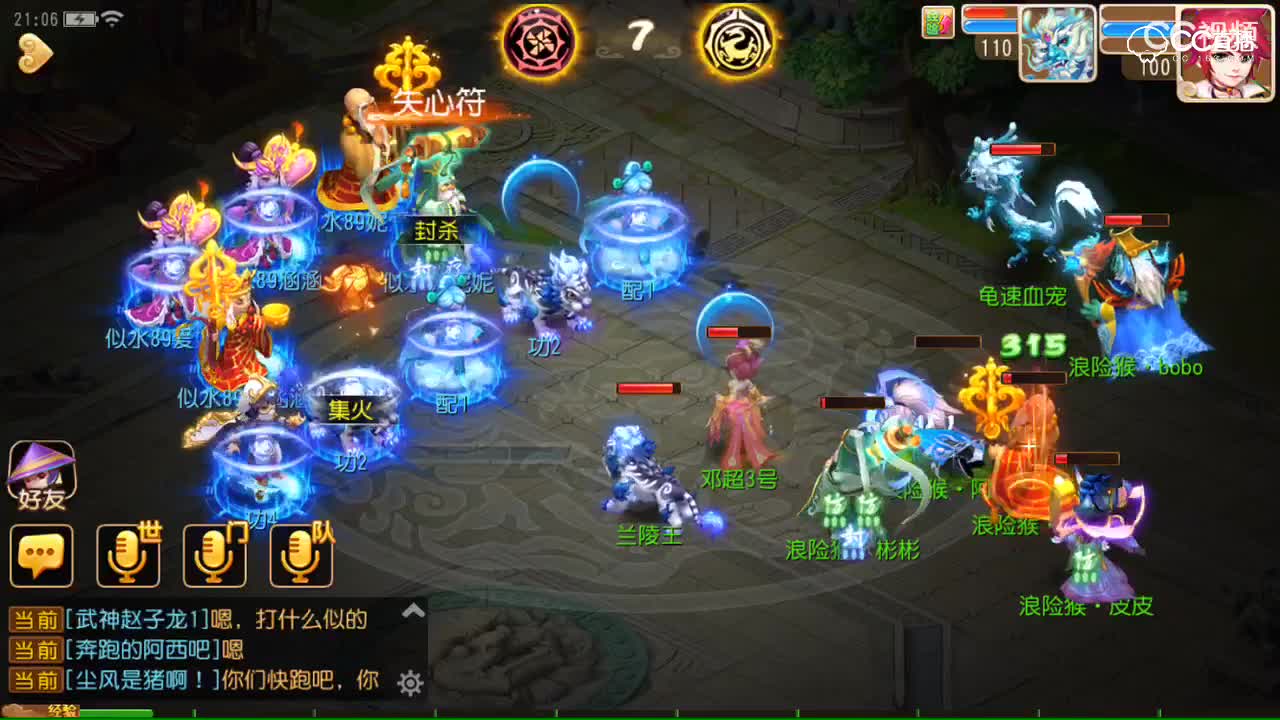This screenshot has height=720, width=1280.
Task: Click the red pinwheel emblem at top center
Action: [540, 43]
